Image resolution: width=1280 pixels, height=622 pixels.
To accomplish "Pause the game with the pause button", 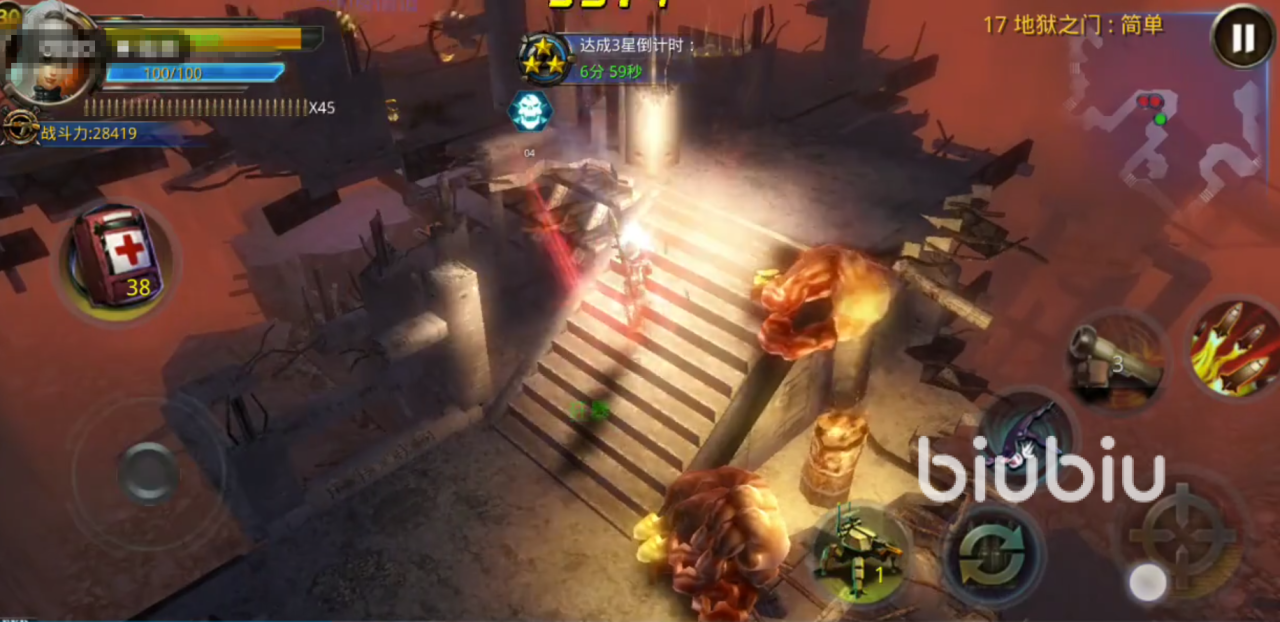I will [x=1242, y=37].
